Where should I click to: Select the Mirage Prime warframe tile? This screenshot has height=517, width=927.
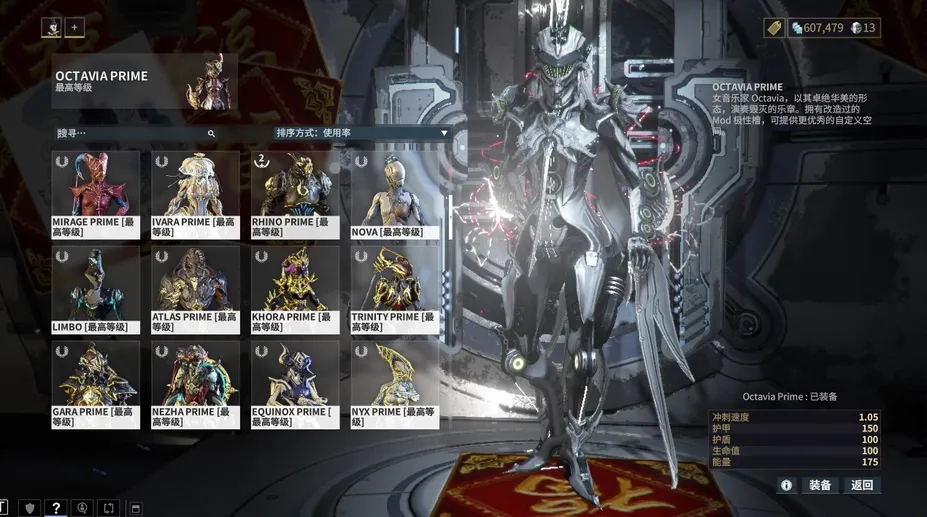[x=95, y=192]
